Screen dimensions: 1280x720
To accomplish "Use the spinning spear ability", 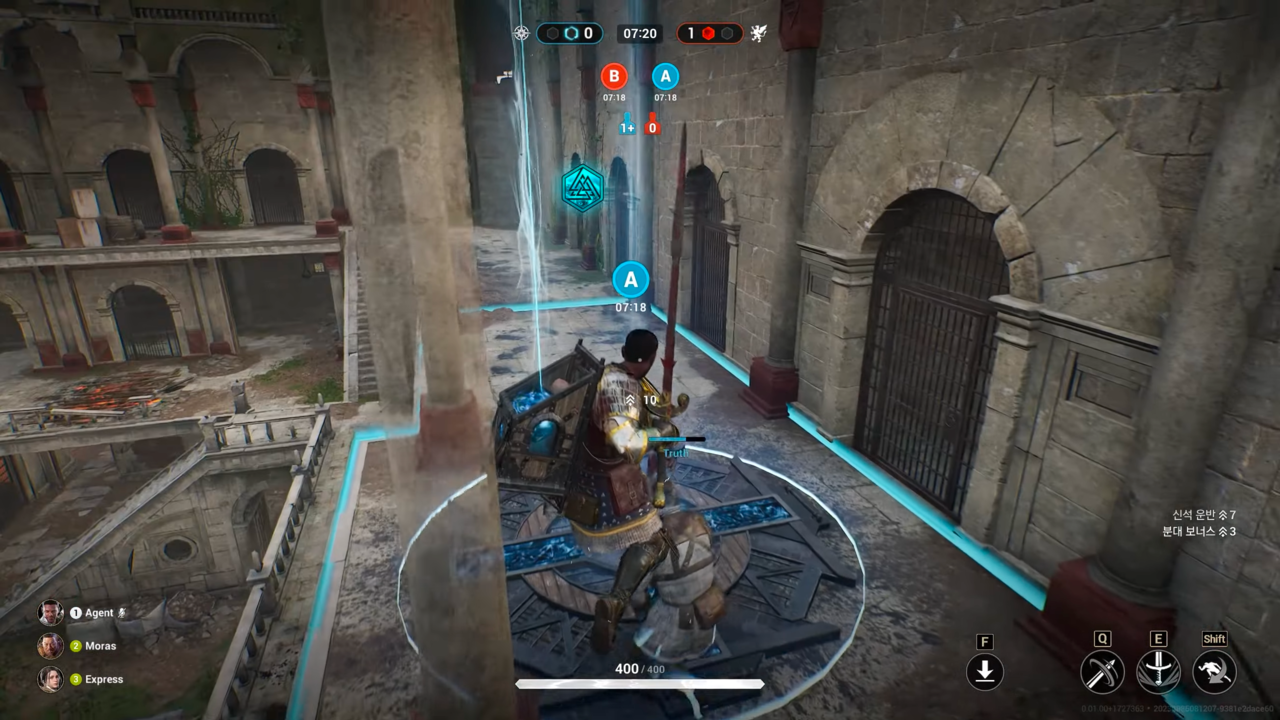I will 1102,672.
